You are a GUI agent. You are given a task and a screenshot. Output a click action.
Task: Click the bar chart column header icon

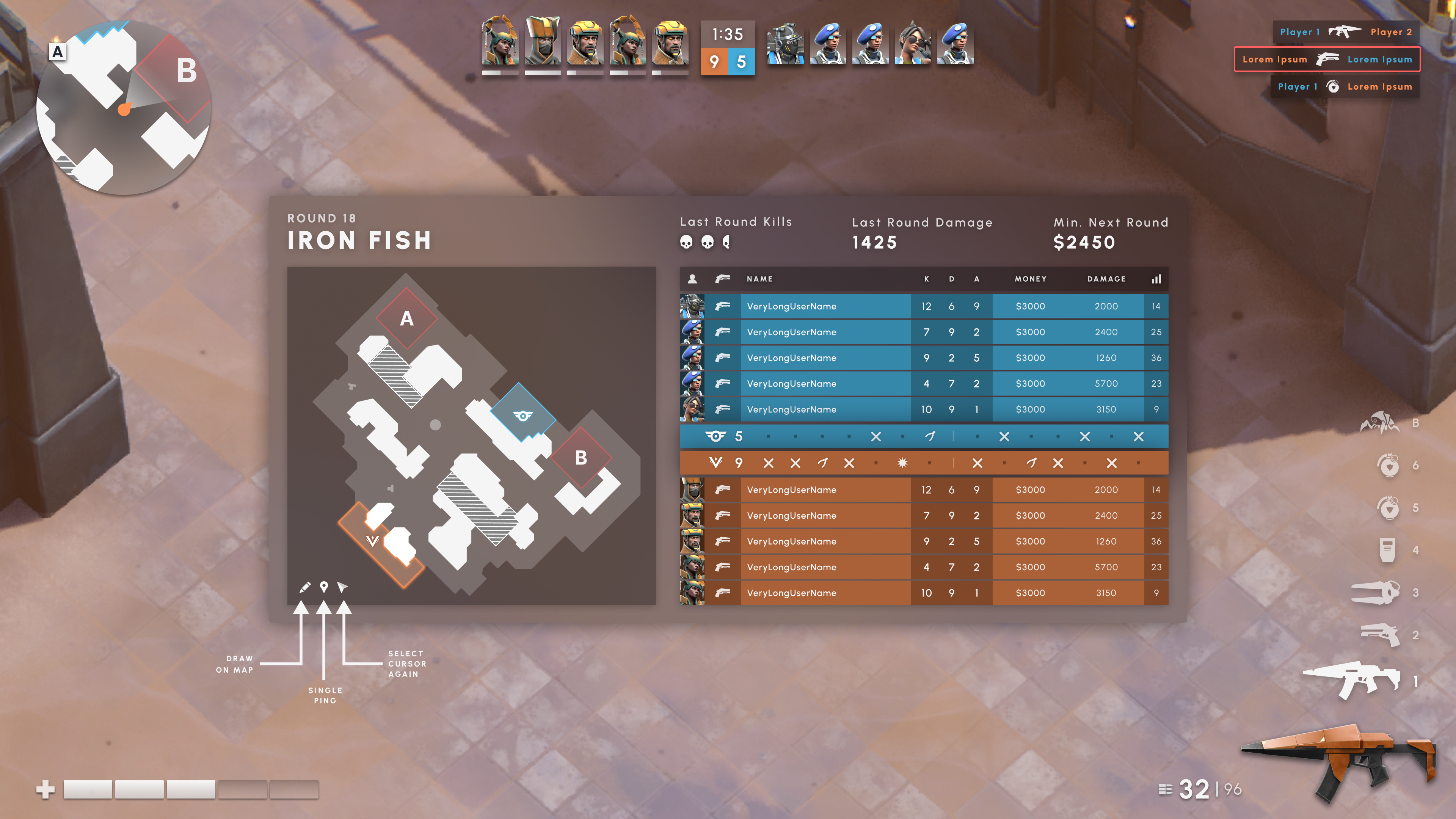pos(1156,279)
